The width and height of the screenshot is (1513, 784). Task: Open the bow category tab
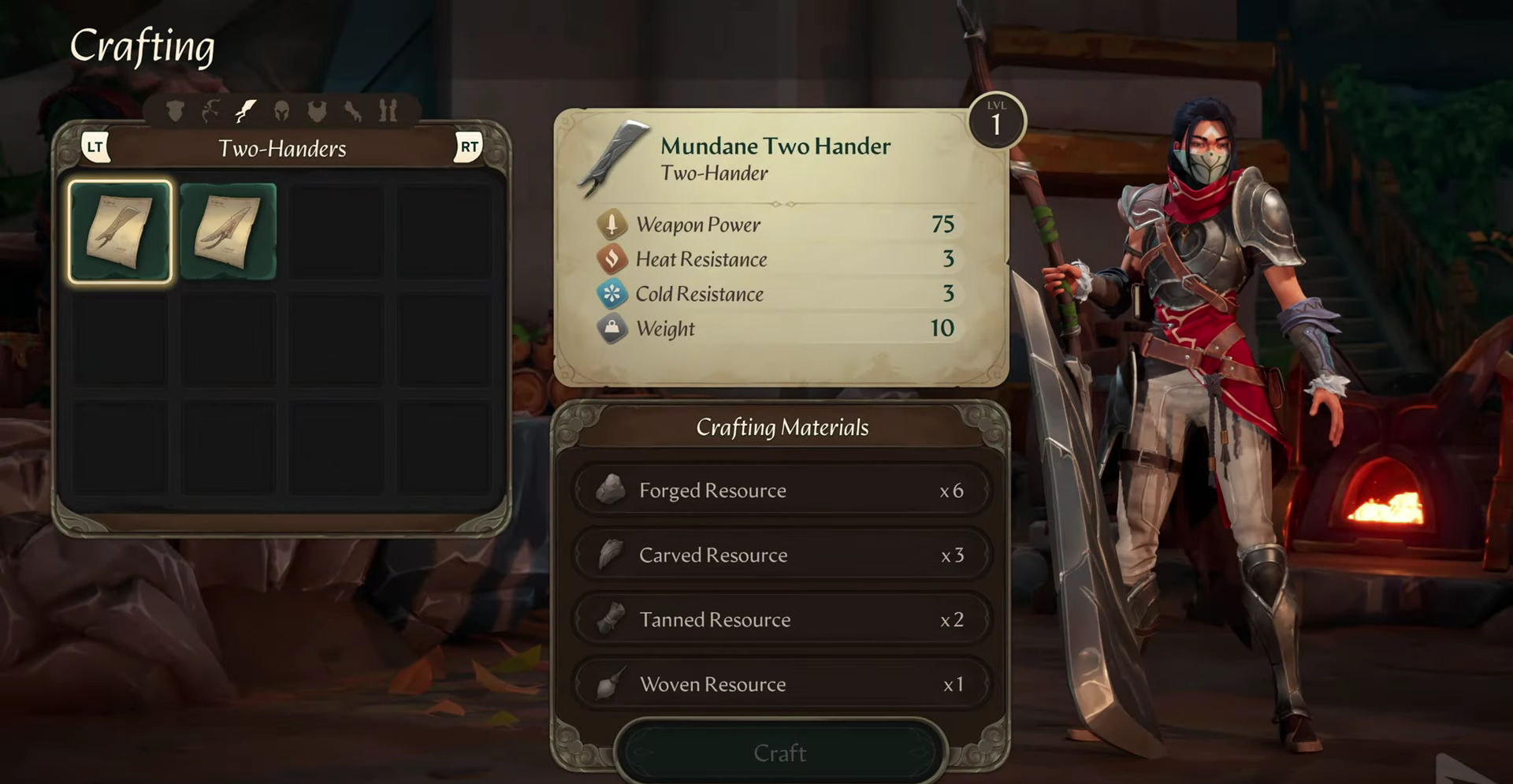click(x=210, y=111)
